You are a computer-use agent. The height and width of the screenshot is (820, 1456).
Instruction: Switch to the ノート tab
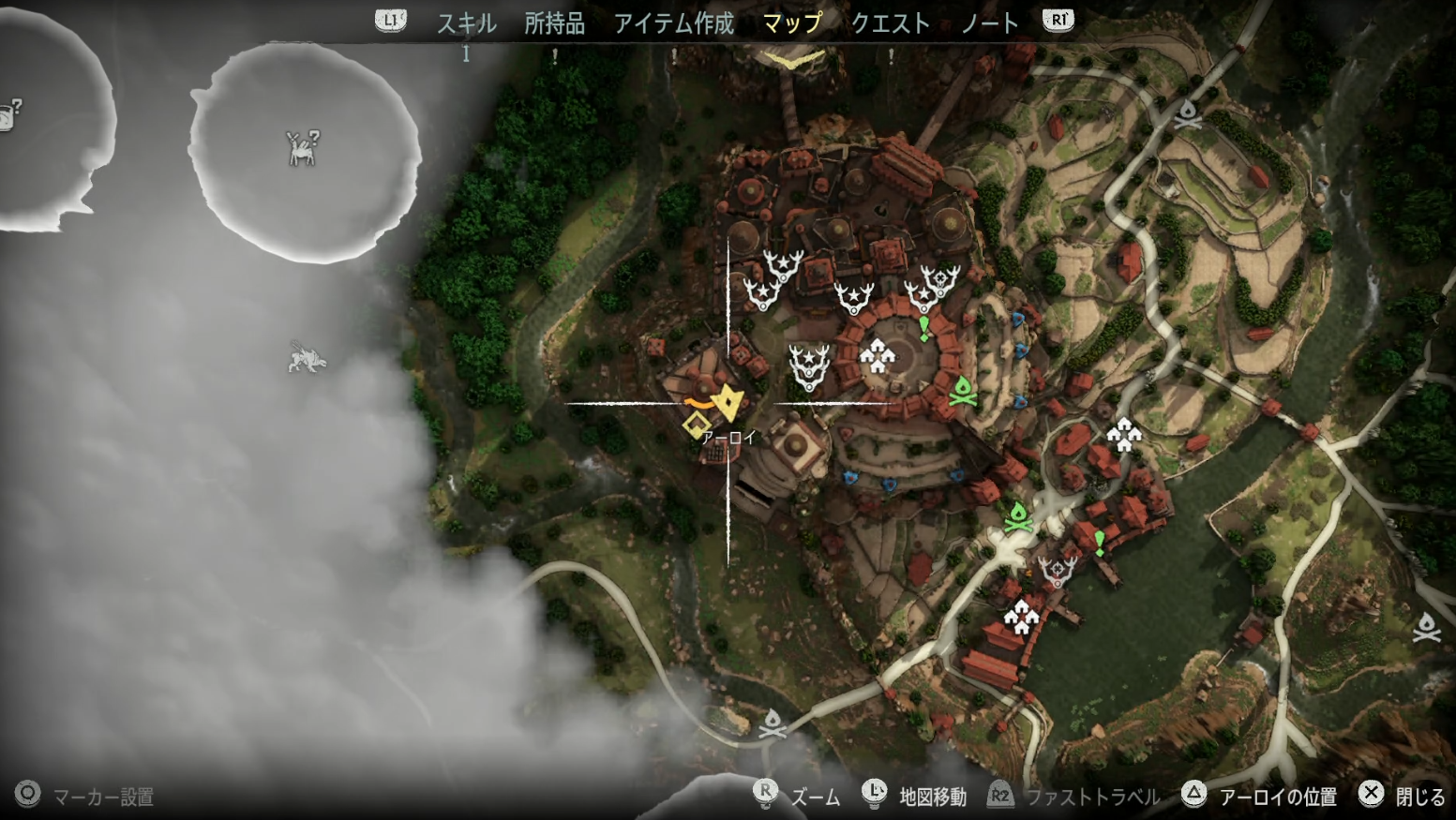coord(989,22)
